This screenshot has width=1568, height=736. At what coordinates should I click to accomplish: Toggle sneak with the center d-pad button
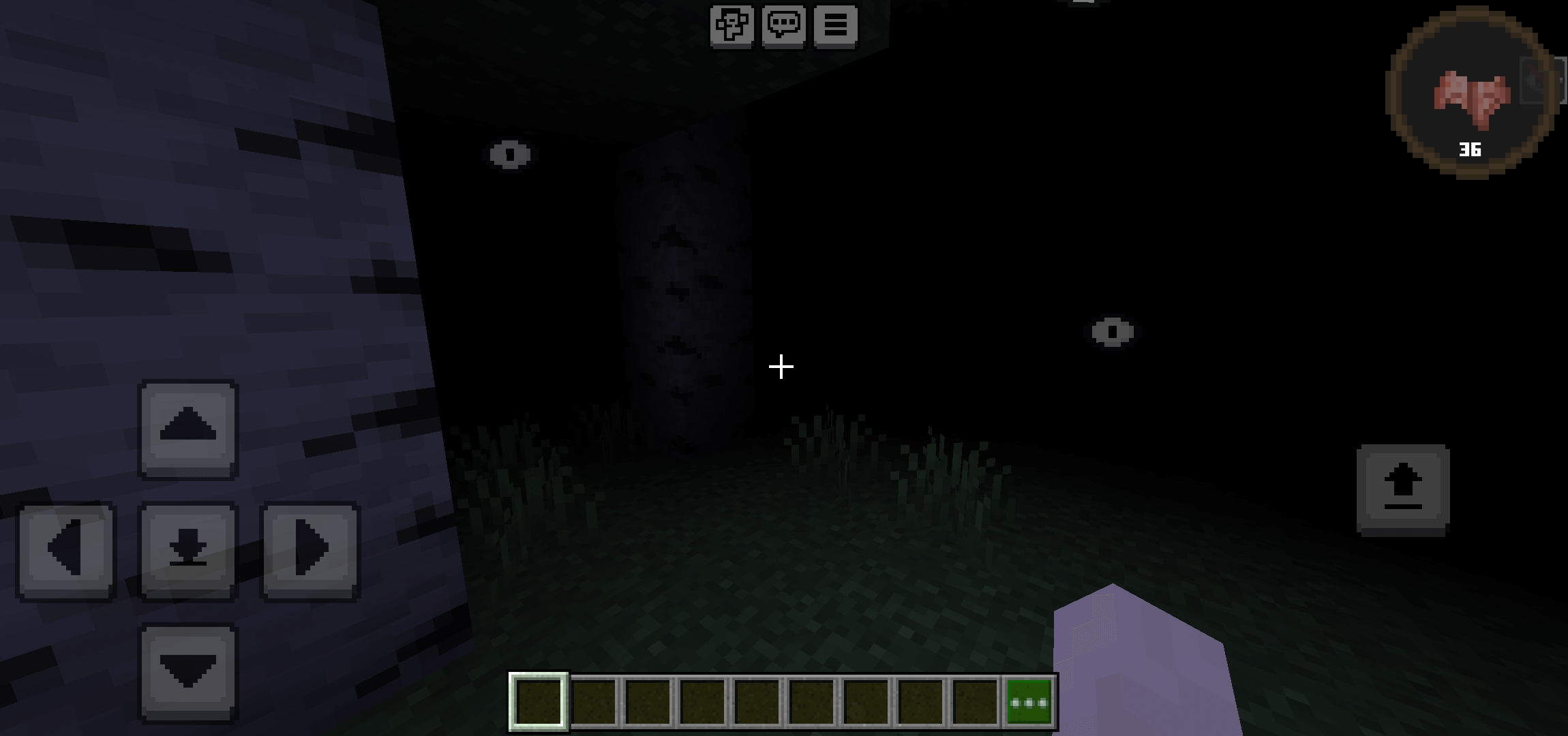(x=188, y=551)
